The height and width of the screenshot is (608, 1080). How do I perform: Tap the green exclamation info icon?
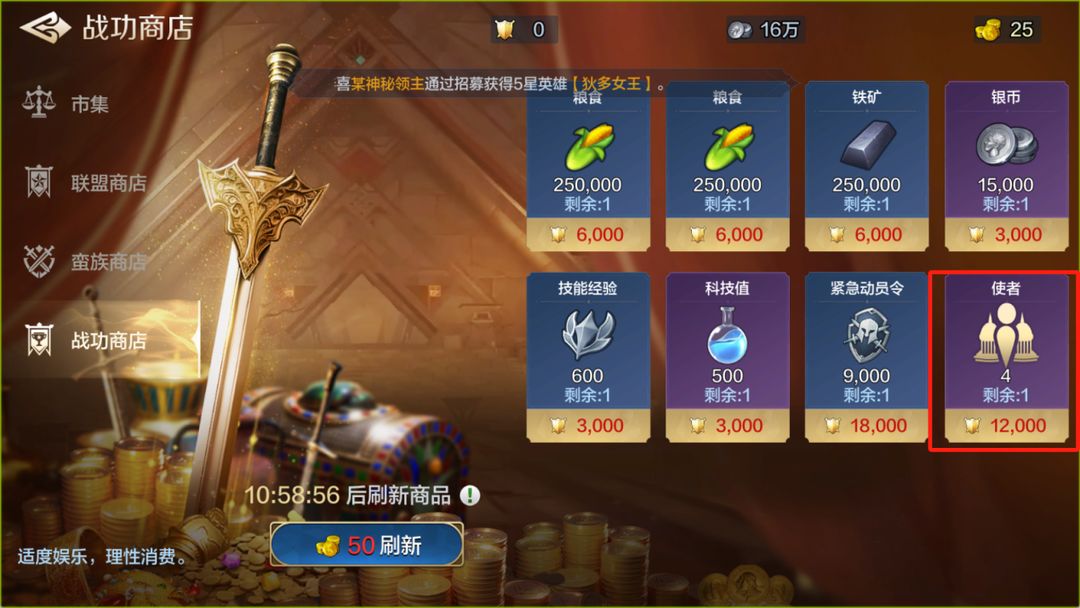470,495
